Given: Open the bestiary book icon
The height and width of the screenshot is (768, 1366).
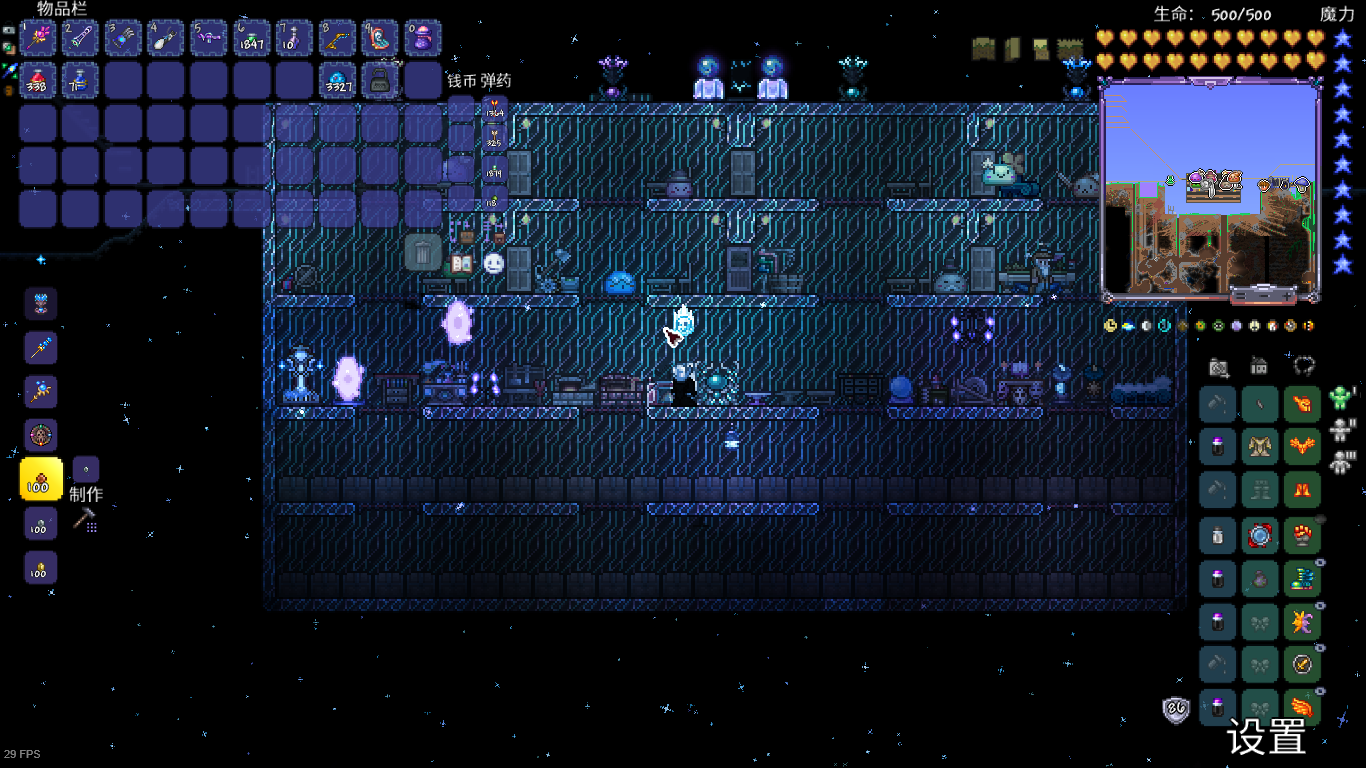Looking at the screenshot, I should [461, 263].
